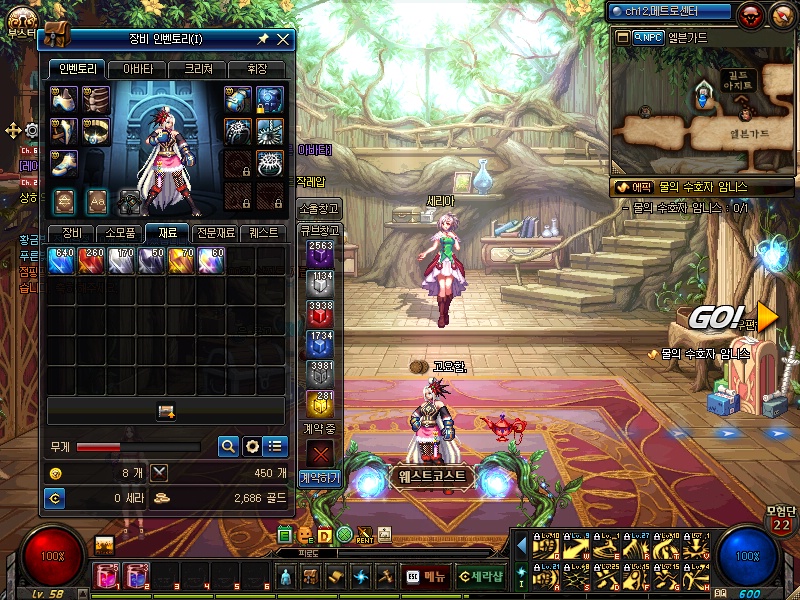The image size is (800, 600).
Task: Use the red potion in quickslot 1
Action: click(x=106, y=575)
